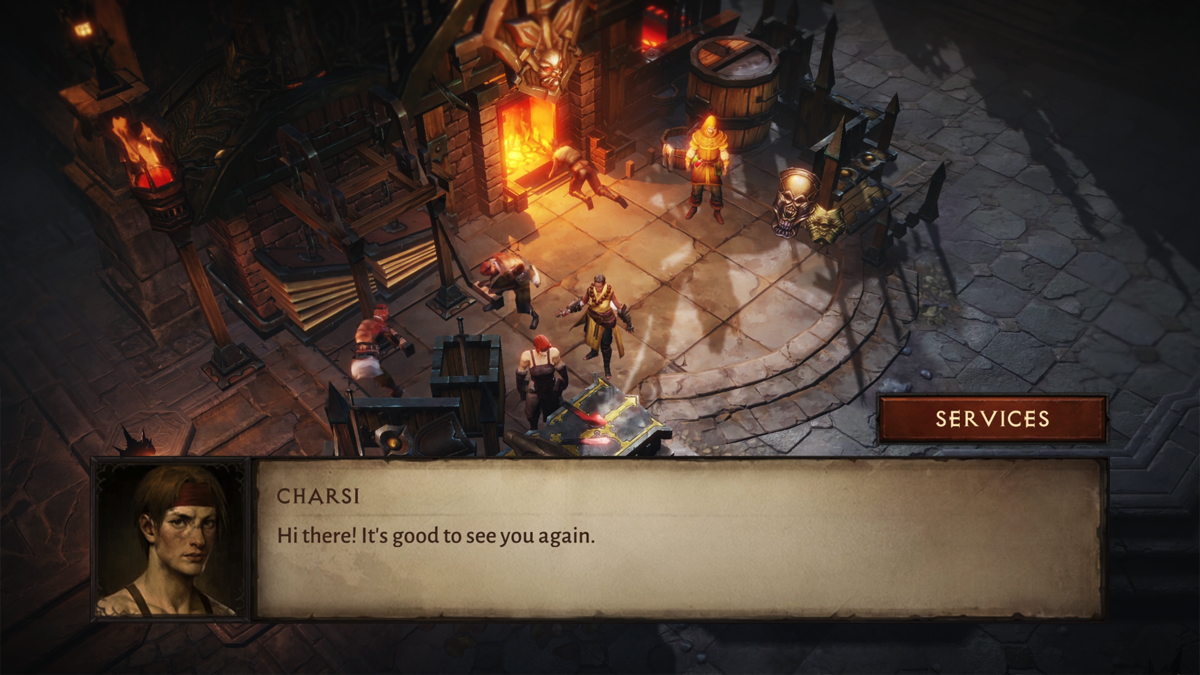
Task: Open Charsi's Services menu
Action: pos(992,419)
